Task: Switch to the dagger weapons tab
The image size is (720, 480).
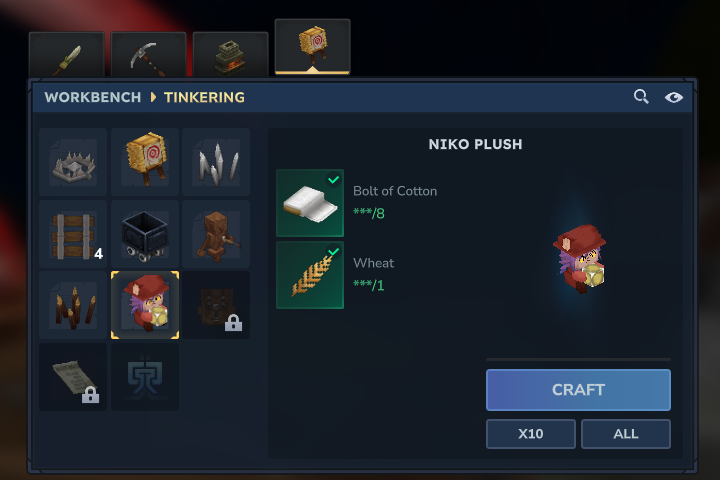Action: [x=66, y=56]
